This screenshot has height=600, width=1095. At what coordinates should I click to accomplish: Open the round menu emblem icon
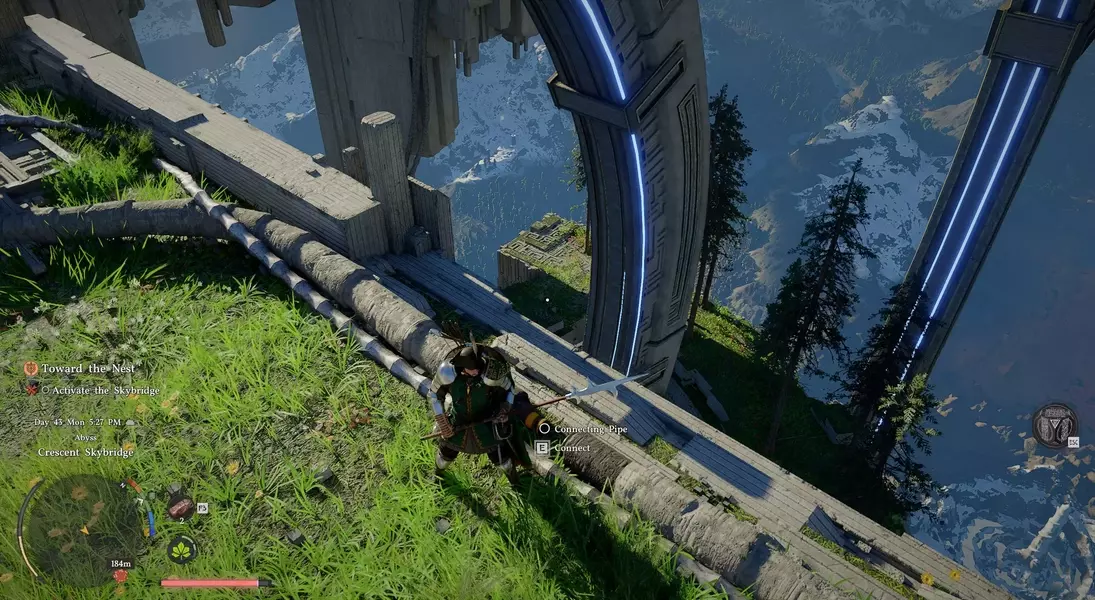pos(1054,425)
